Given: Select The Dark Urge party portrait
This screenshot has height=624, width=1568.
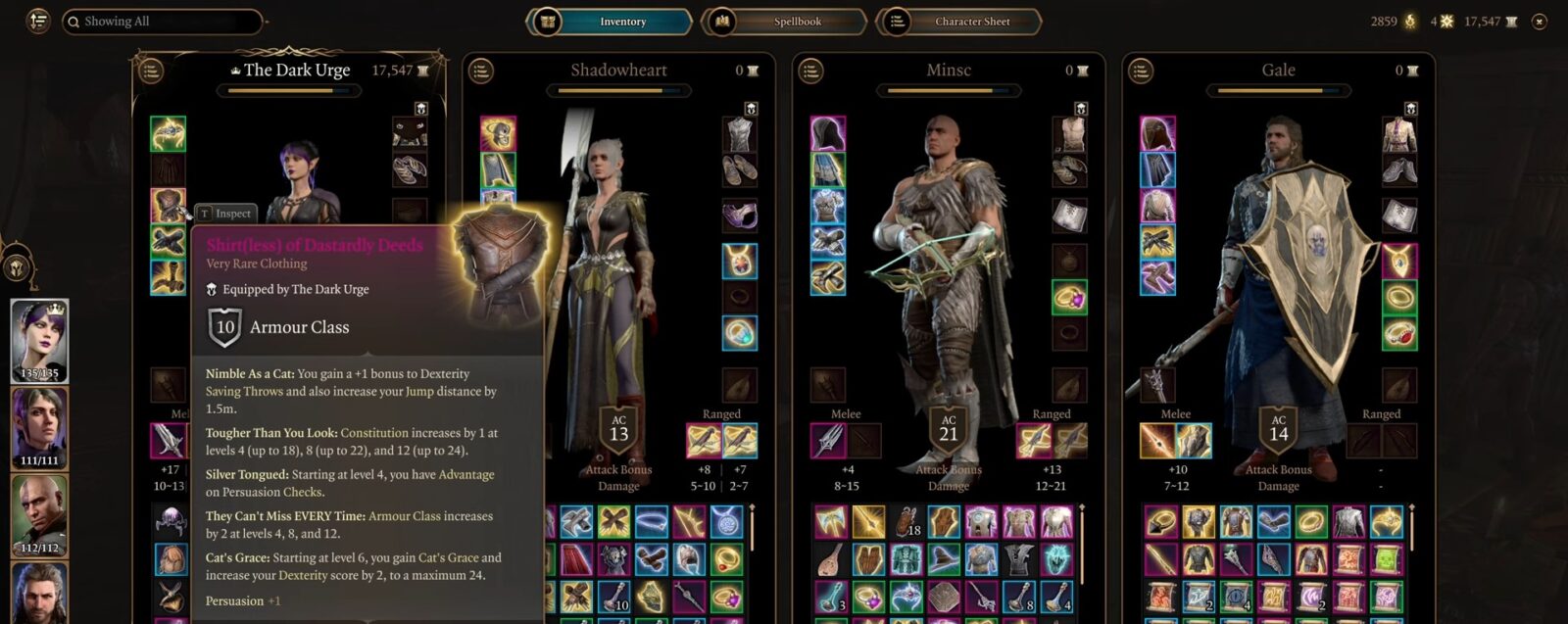Looking at the screenshot, I should pyautogui.click(x=39, y=341).
